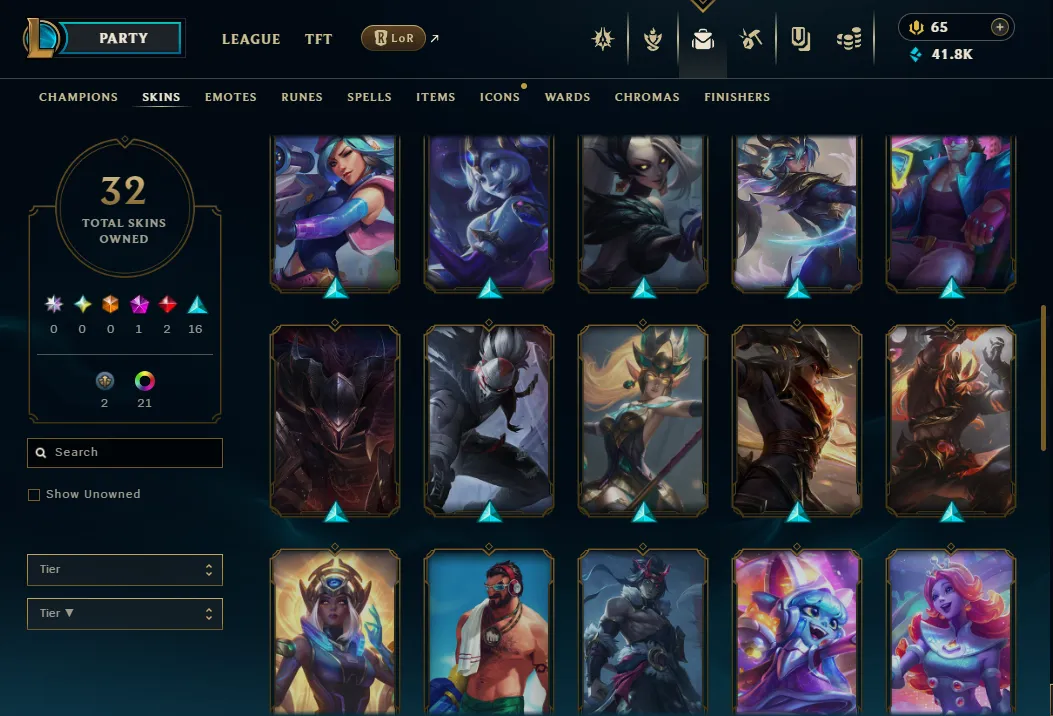
Task: Open the Champions tab
Action: pyautogui.click(x=78, y=97)
